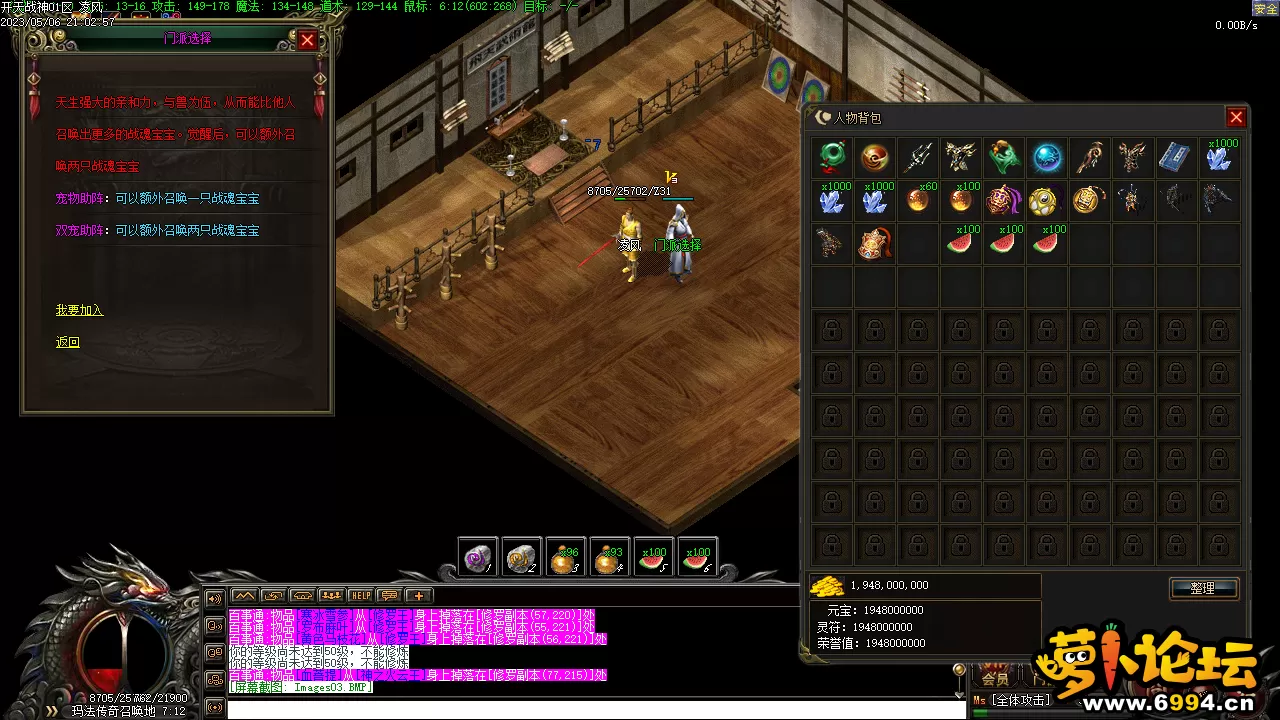This screenshot has width=1280, height=720.
Task: Focus the chat text input box
Action: point(590,709)
